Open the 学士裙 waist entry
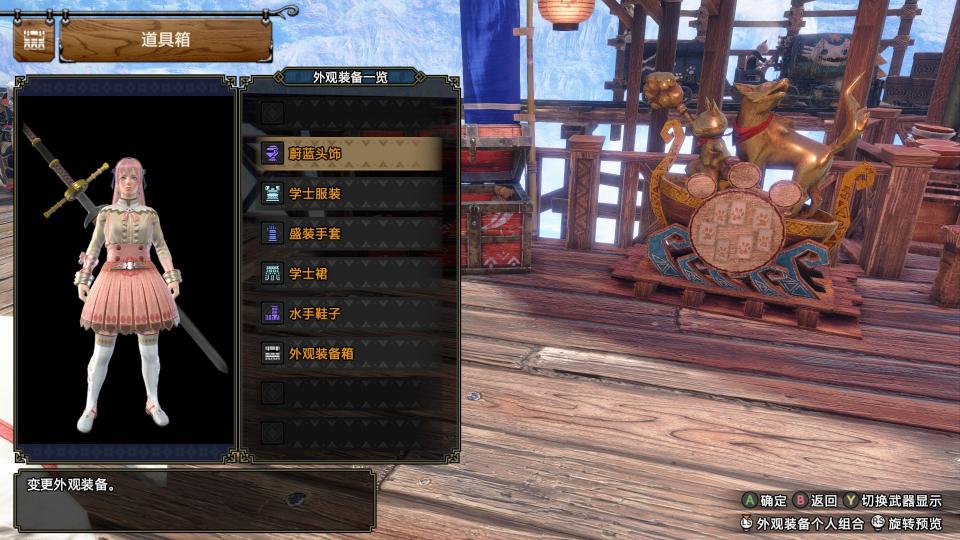 [342, 273]
